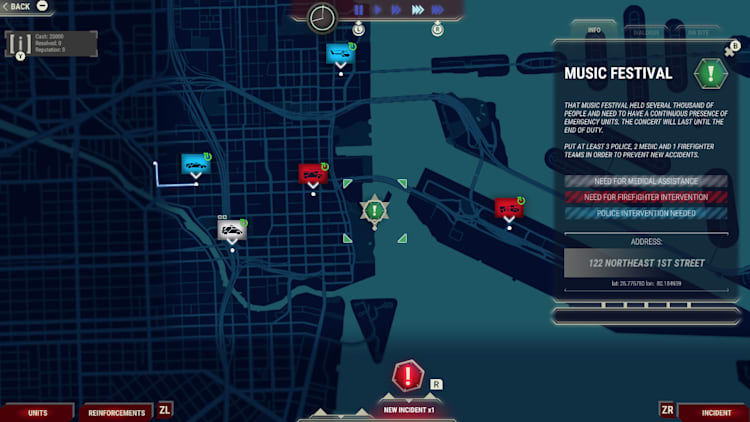
Task: Open the Units panel
Action: coord(38,412)
